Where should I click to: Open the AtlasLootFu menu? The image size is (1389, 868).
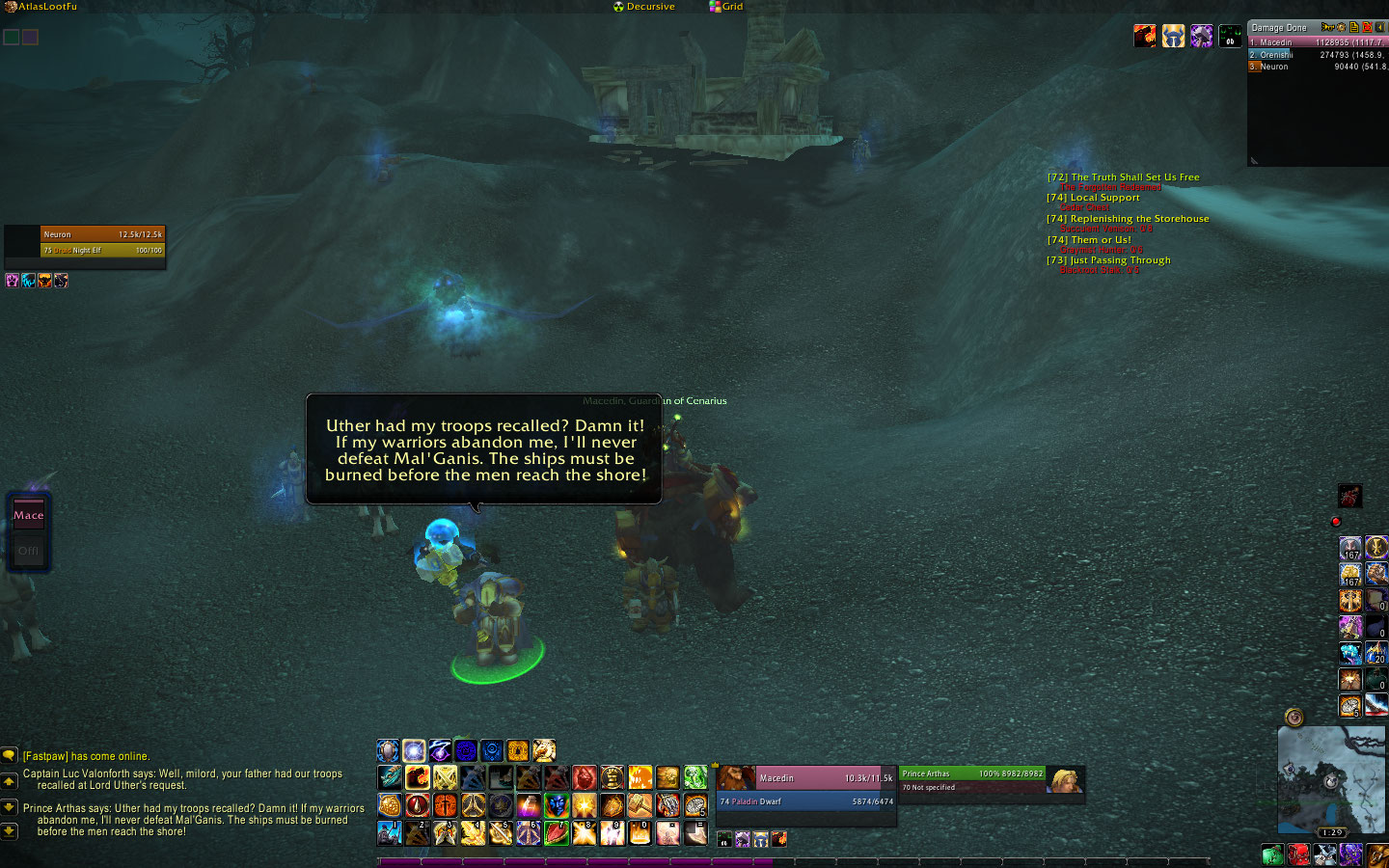coord(46,7)
